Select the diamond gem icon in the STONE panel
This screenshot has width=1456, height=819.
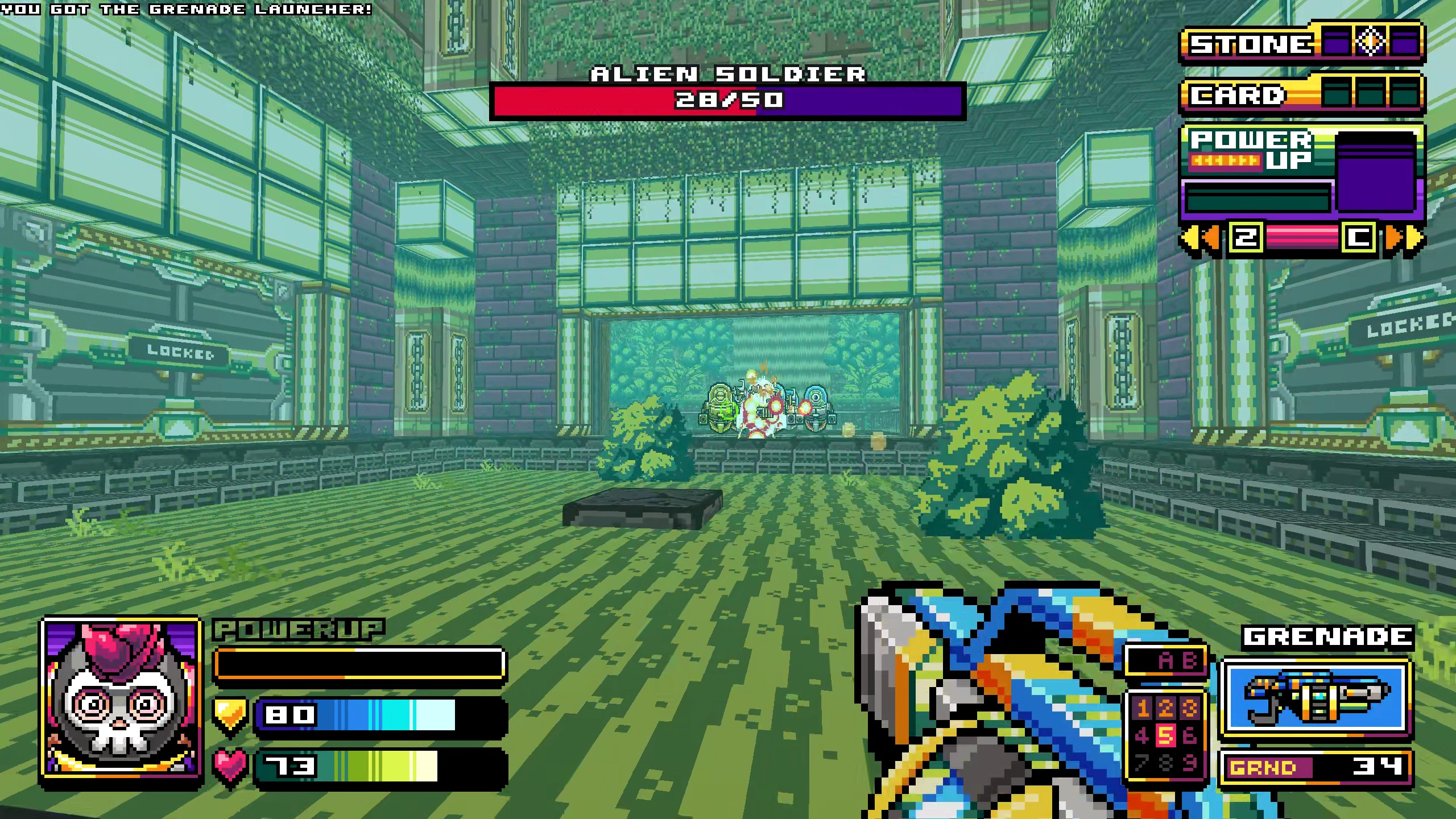click(1371, 44)
